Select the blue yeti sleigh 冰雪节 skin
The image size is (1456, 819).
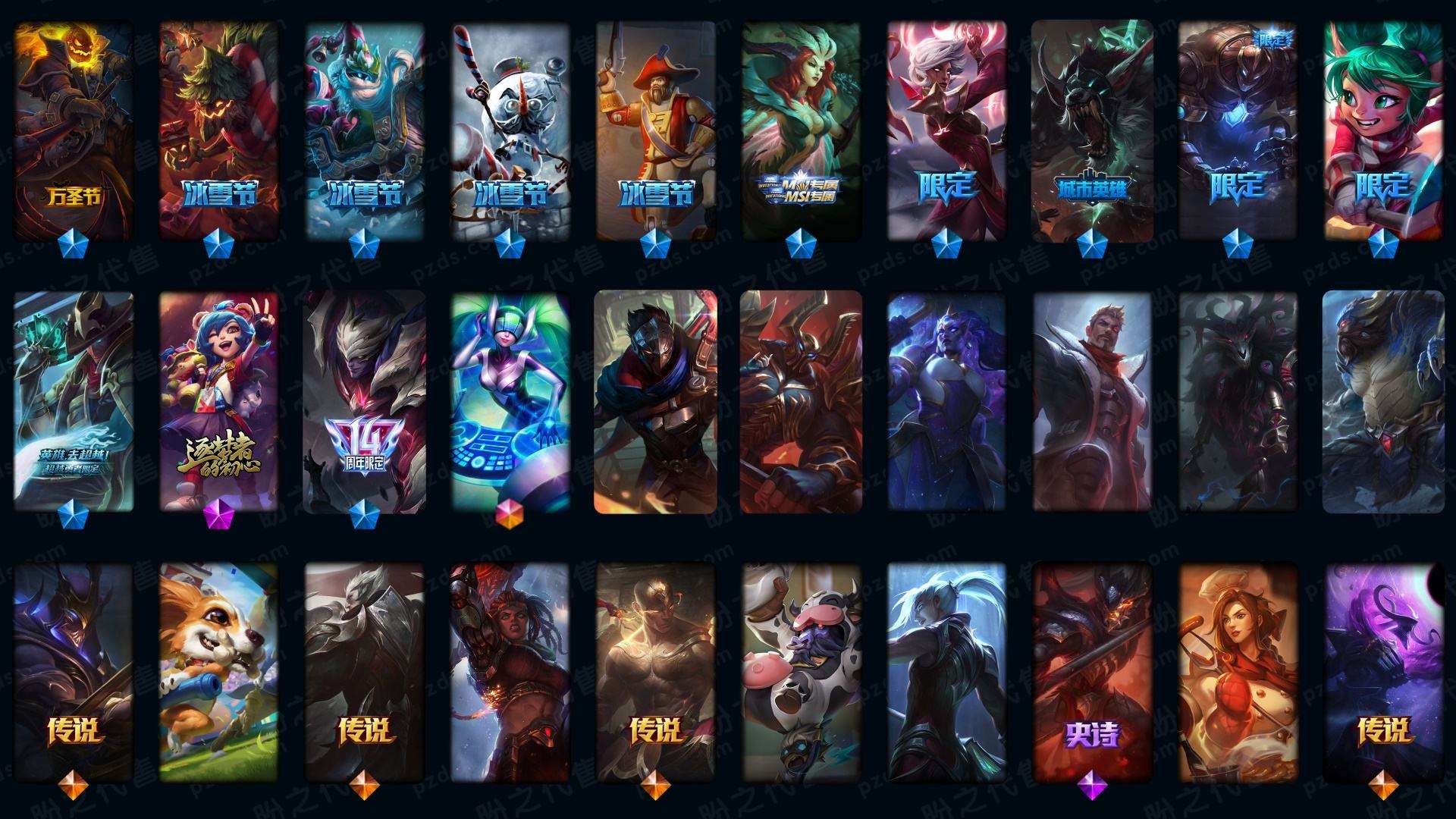point(364,129)
